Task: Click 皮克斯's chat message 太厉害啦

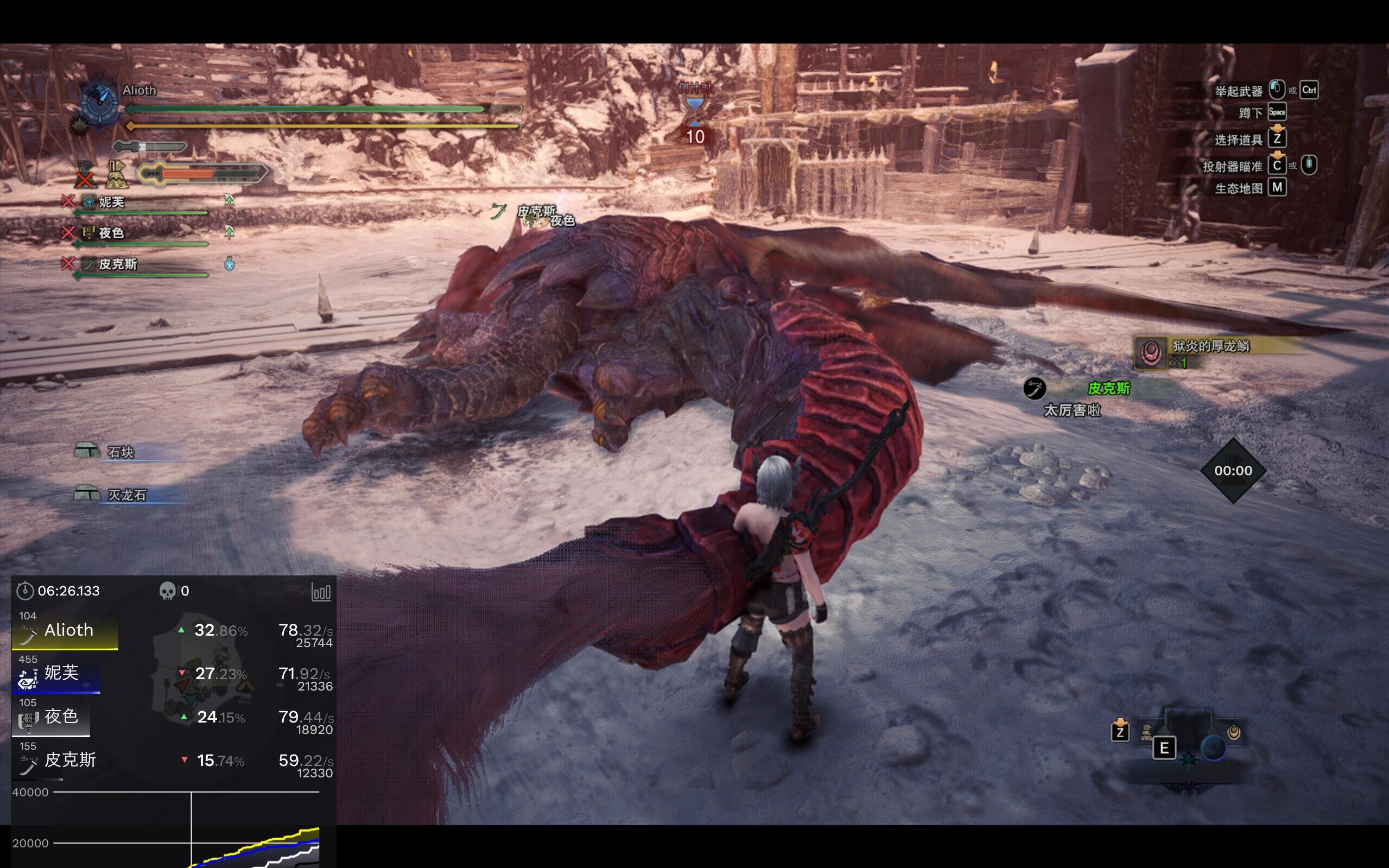Action: (1071, 410)
